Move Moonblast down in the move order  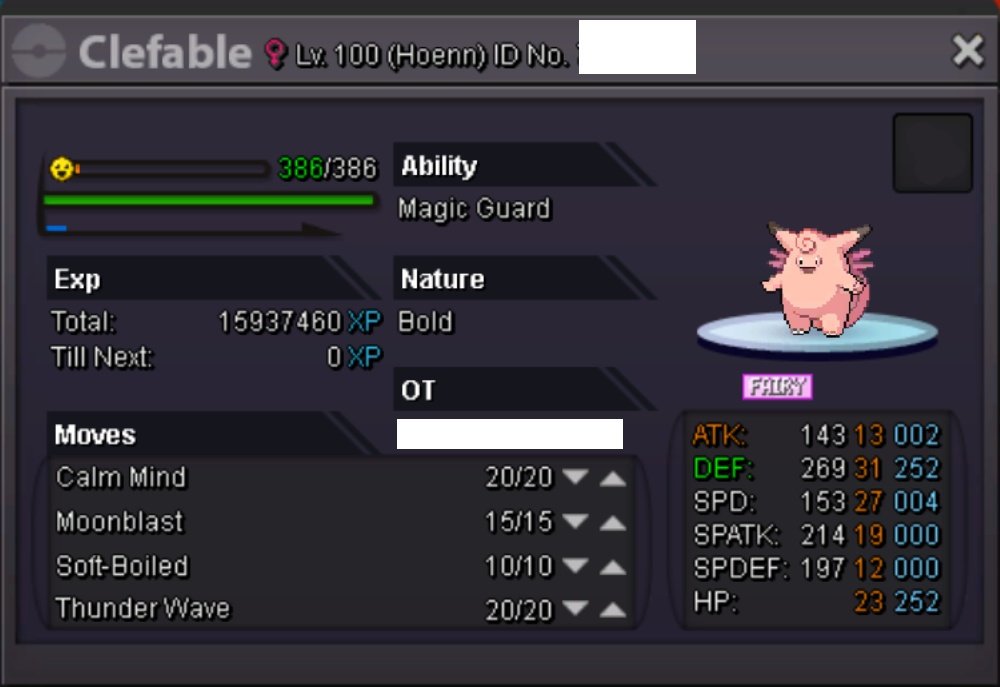pos(575,522)
